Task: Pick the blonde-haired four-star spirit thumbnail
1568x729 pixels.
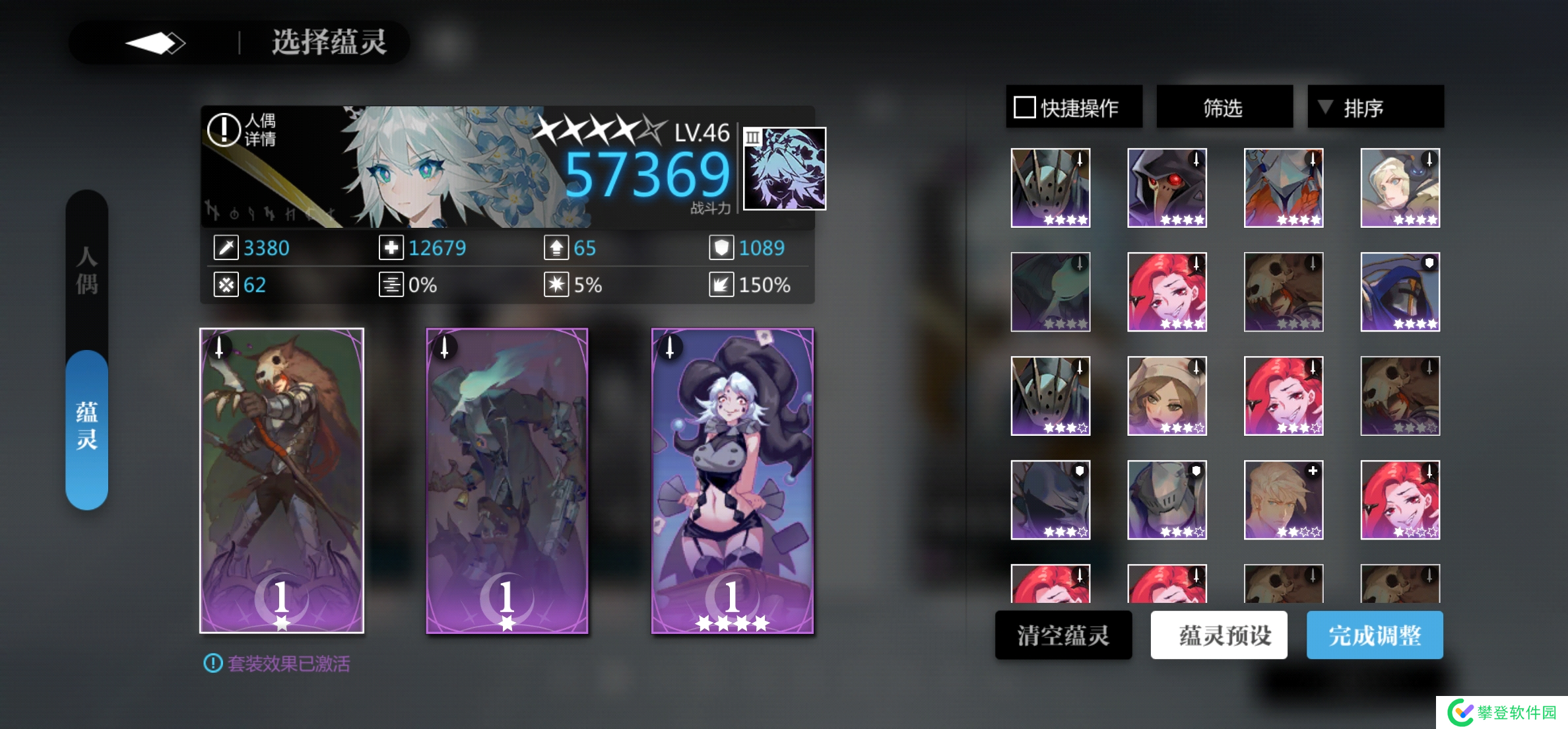Action: pos(1400,188)
